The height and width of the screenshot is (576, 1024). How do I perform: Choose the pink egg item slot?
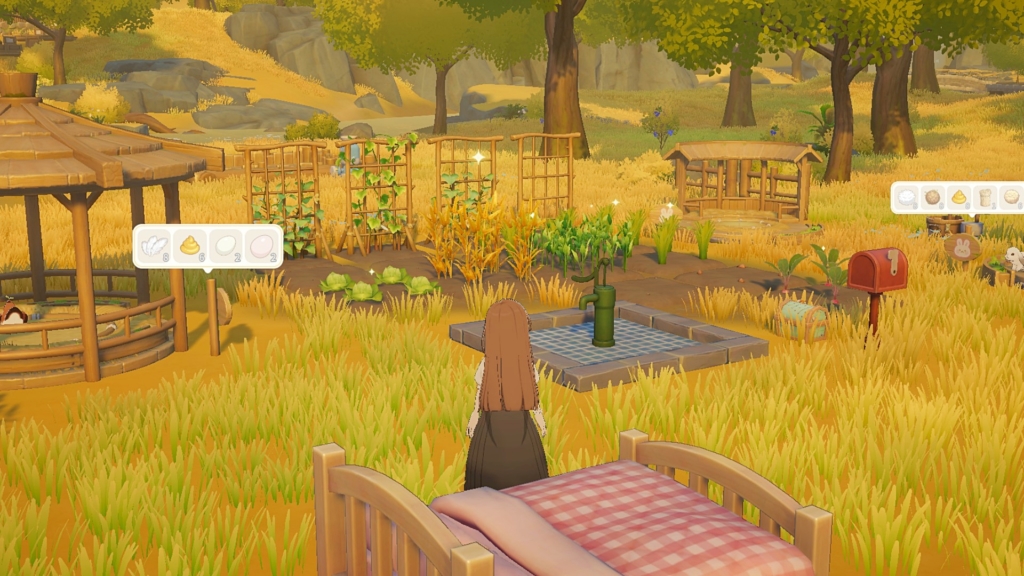click(260, 245)
